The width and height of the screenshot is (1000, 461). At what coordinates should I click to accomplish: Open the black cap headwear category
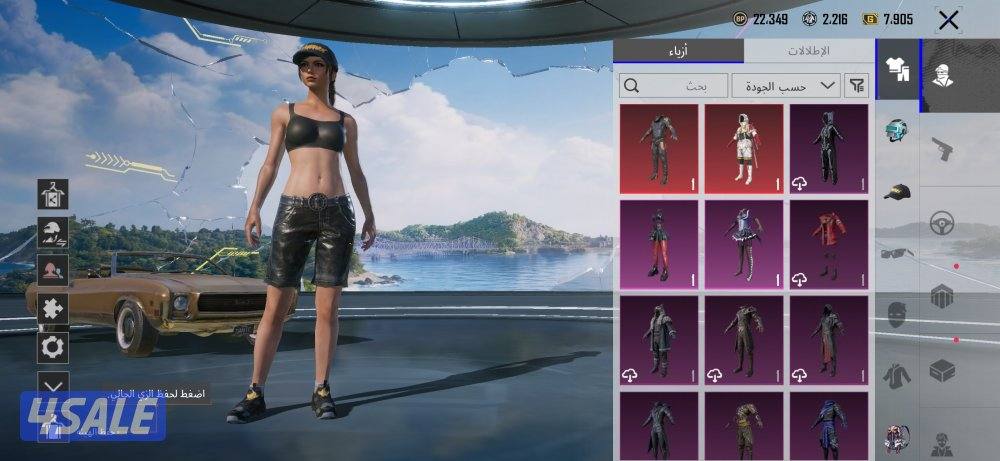click(897, 191)
